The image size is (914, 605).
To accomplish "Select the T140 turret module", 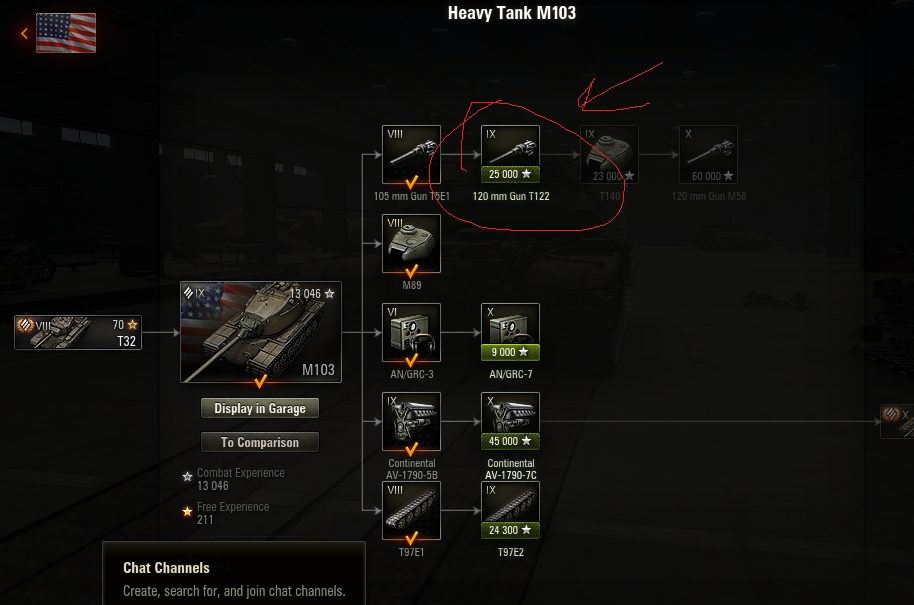I will 609,154.
